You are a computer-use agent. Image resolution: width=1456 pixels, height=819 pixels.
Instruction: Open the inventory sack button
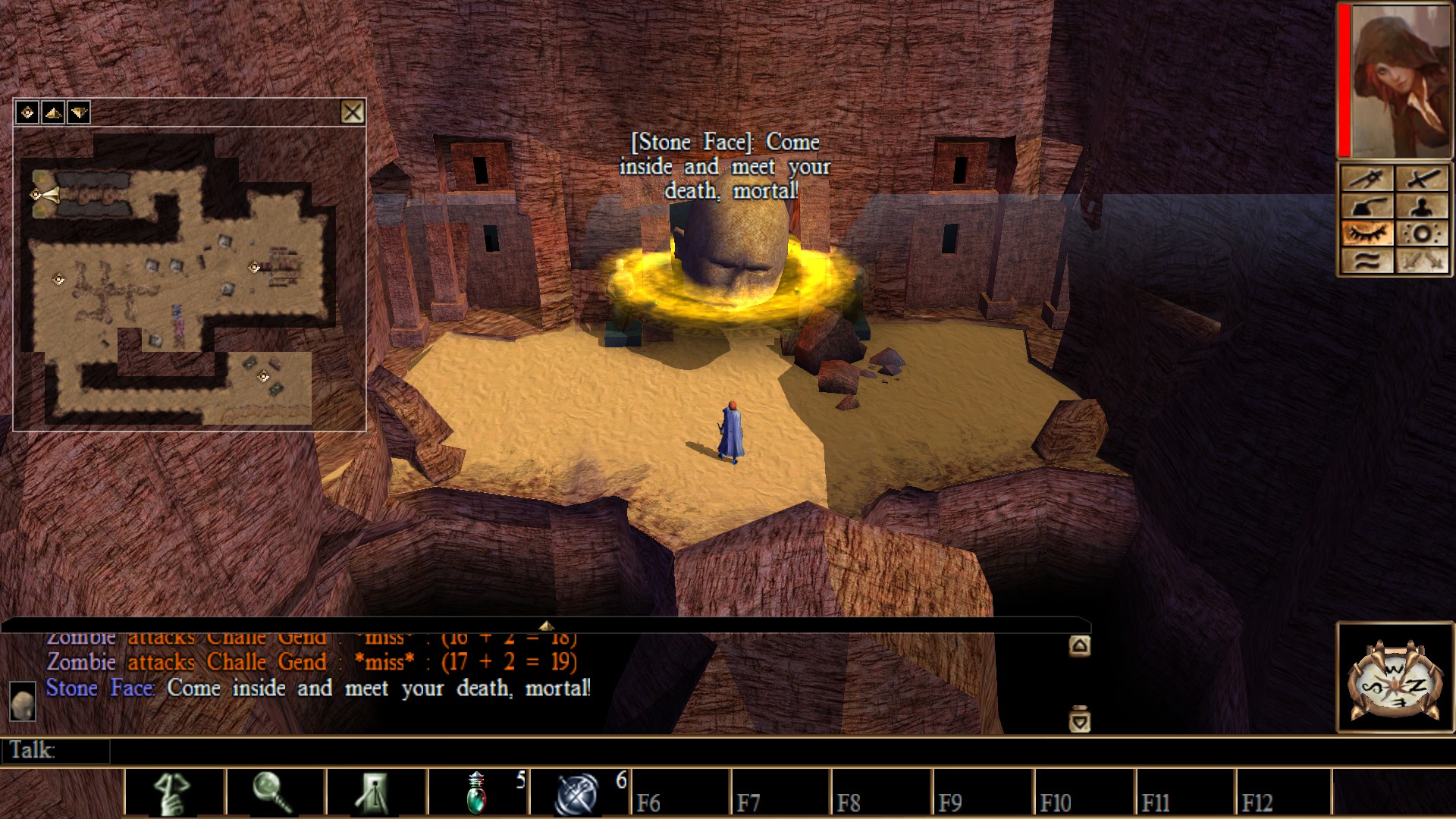tap(1367, 206)
